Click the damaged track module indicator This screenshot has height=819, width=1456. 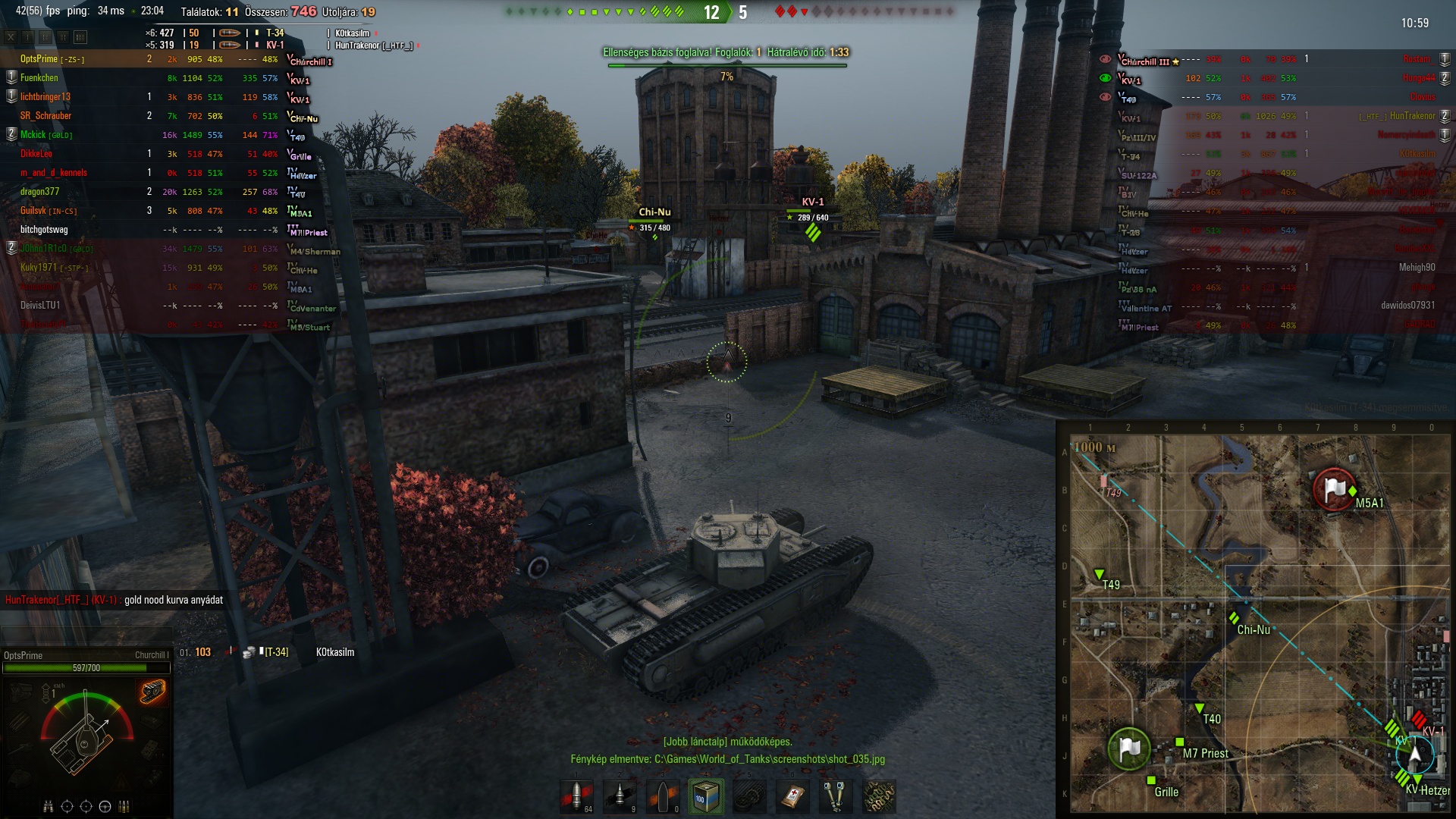(x=152, y=692)
